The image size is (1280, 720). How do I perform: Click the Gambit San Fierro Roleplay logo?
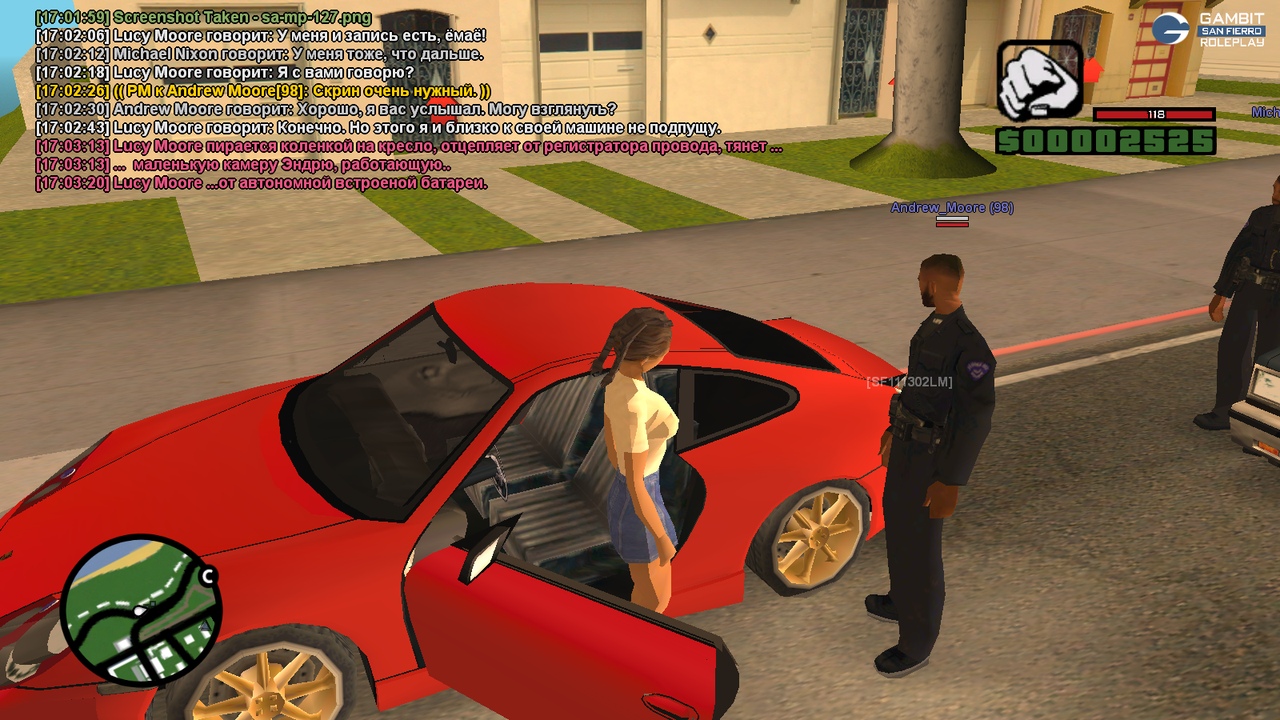point(1208,29)
